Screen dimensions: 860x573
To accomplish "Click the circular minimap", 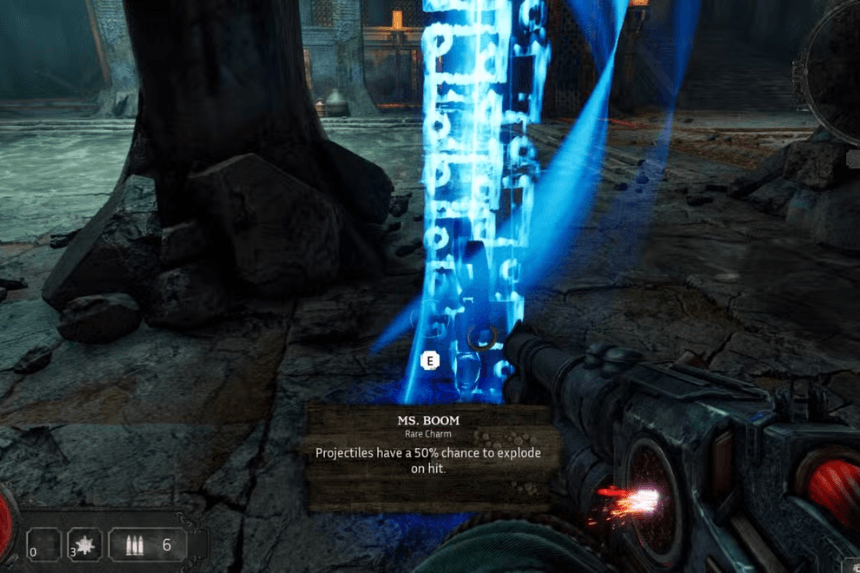I will tap(838, 60).
